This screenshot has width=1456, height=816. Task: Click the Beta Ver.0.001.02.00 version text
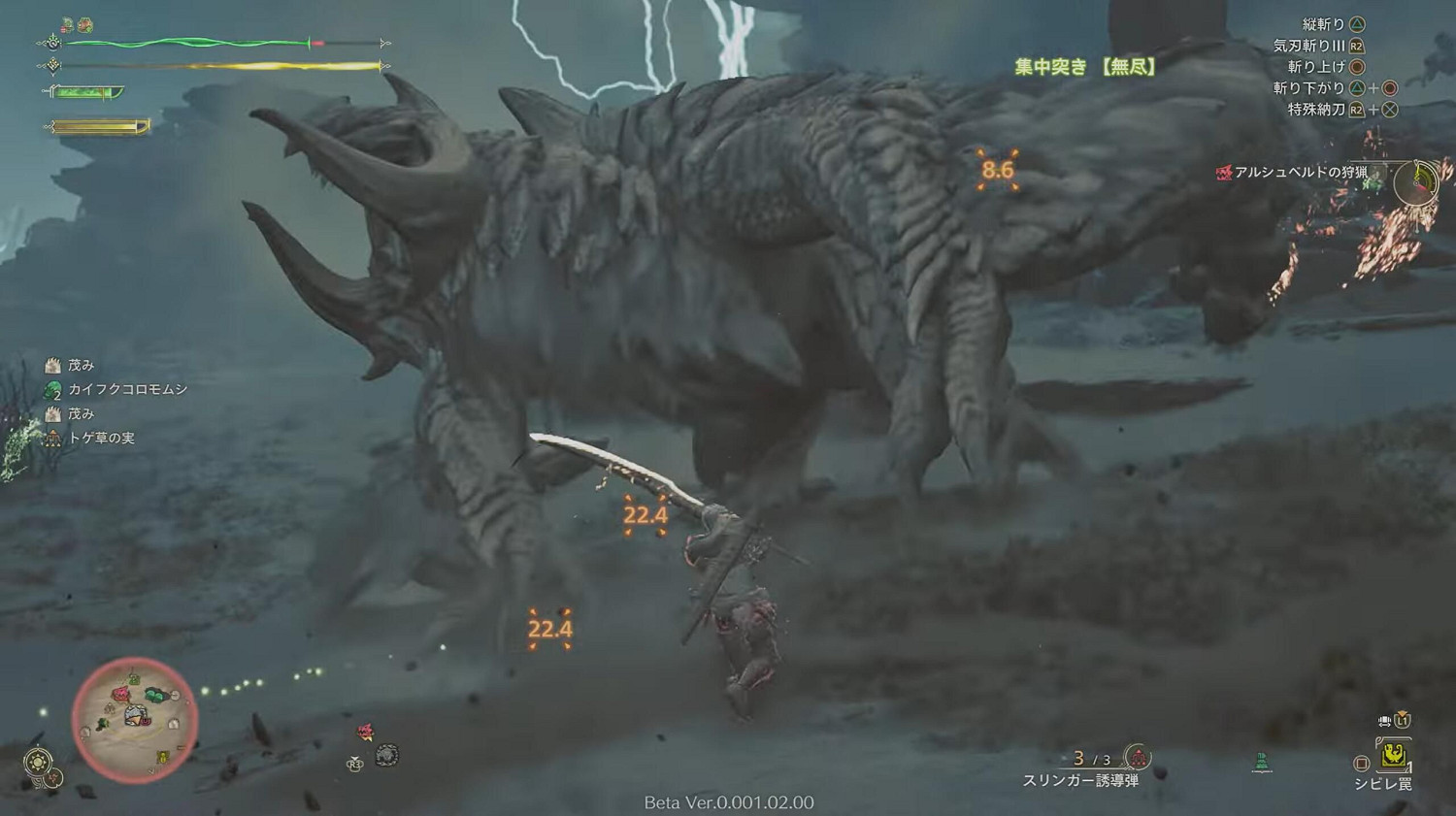coord(731,803)
